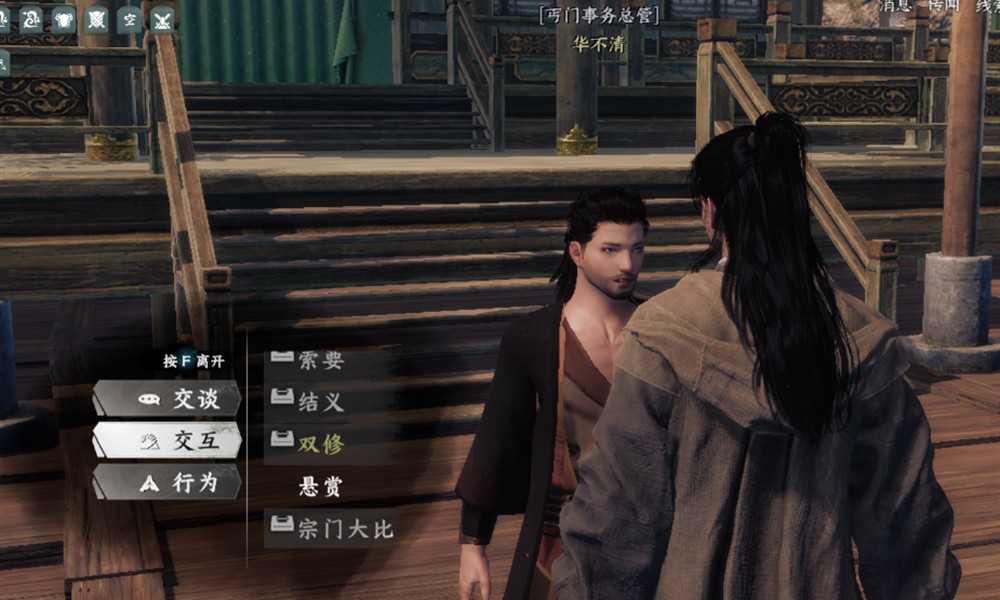Image resolution: width=1000 pixels, height=600 pixels.
Task: Click the shield with crossed swords icon
Action: [x=96, y=18]
